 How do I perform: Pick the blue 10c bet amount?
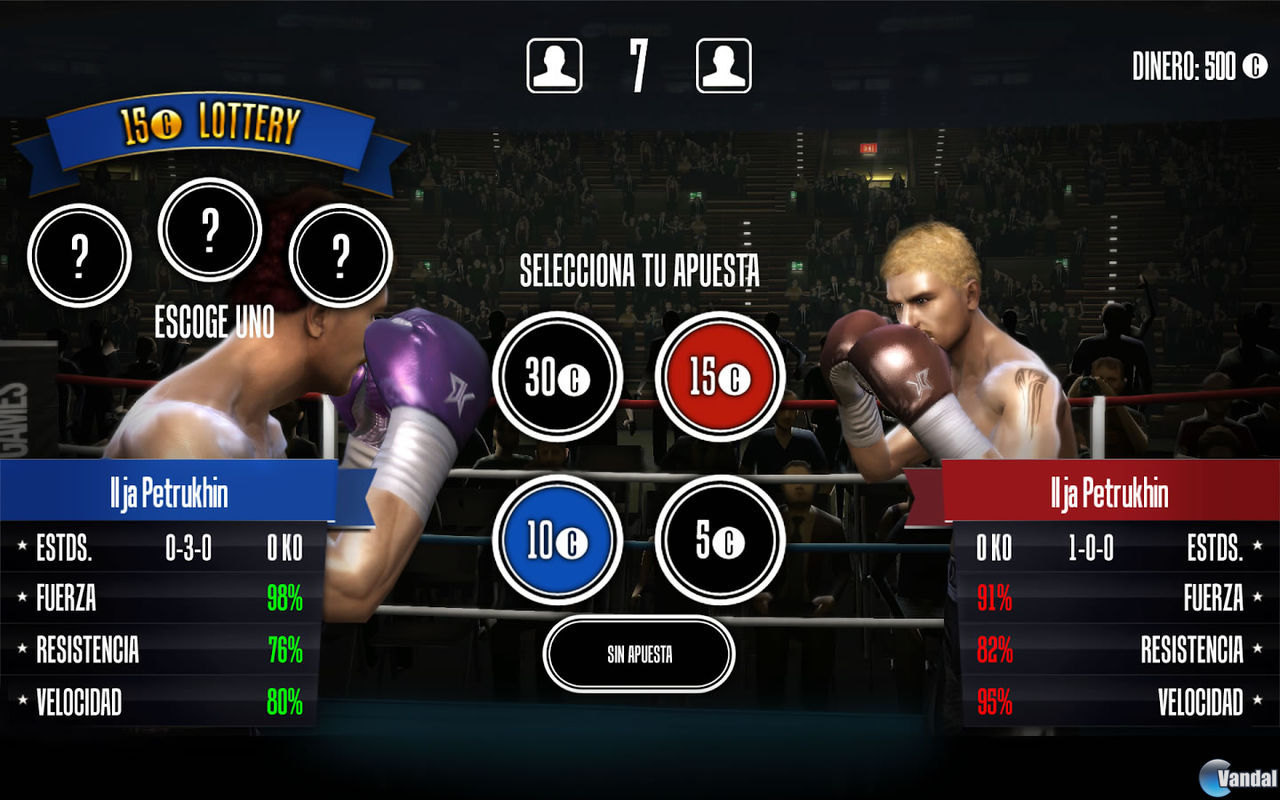coord(557,538)
